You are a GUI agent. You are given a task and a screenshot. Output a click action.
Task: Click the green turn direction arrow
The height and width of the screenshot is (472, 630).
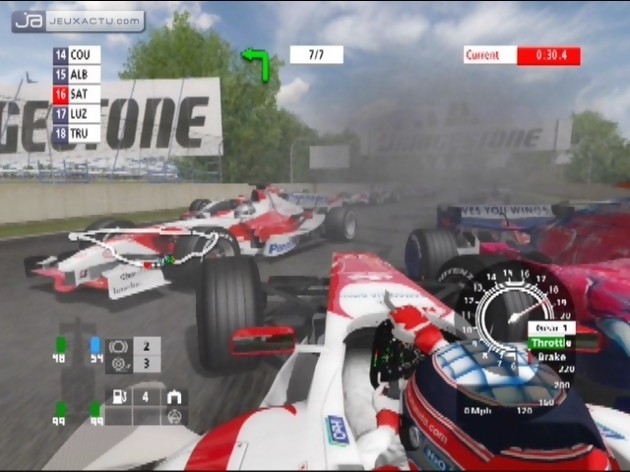coord(257,62)
